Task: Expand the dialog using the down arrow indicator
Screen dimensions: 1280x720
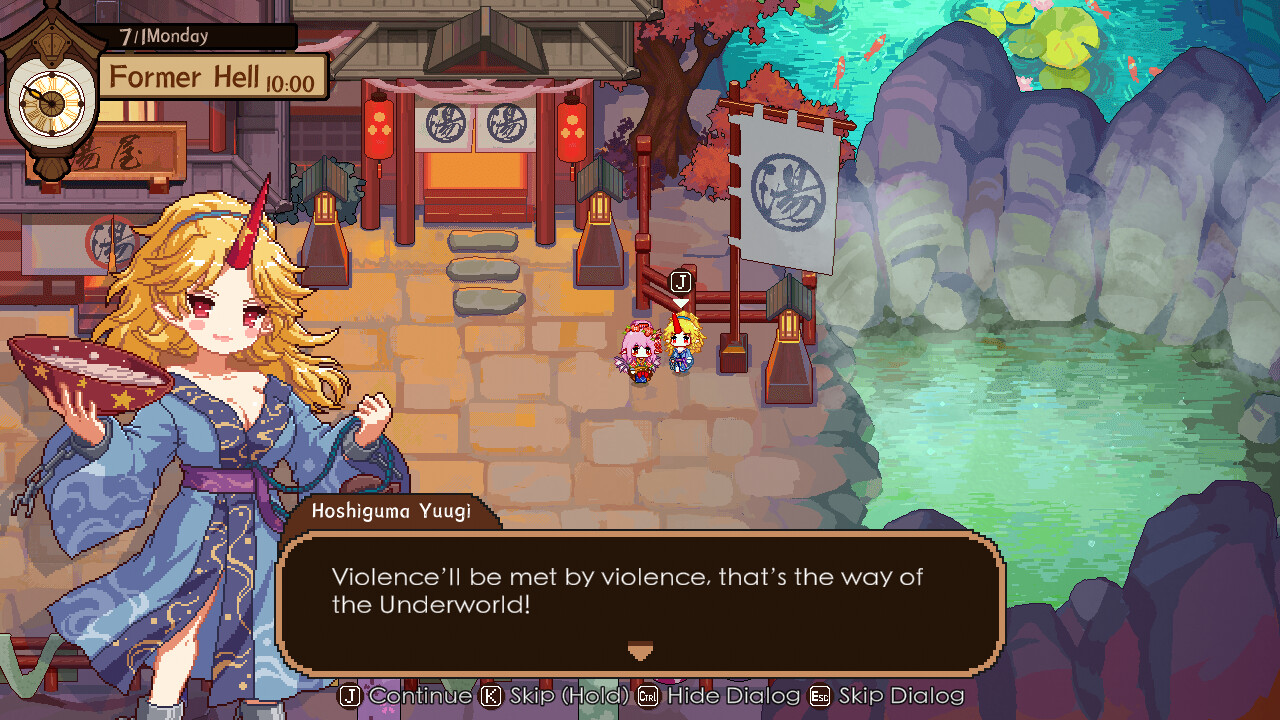Action: 639,651
